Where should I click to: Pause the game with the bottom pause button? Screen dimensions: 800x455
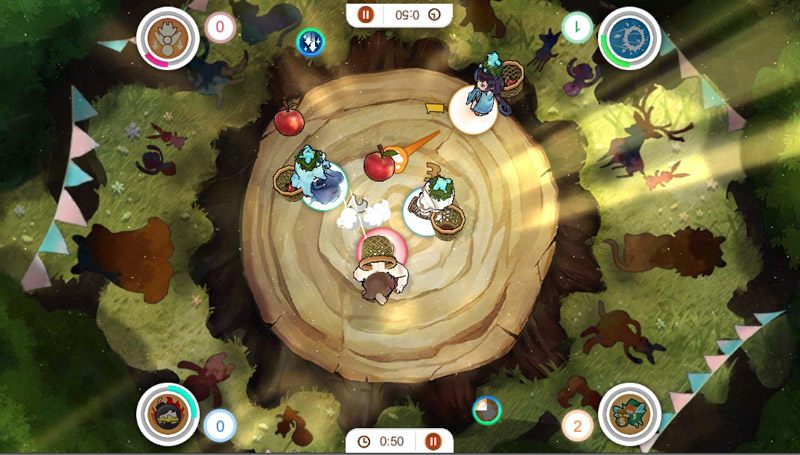click(x=433, y=441)
